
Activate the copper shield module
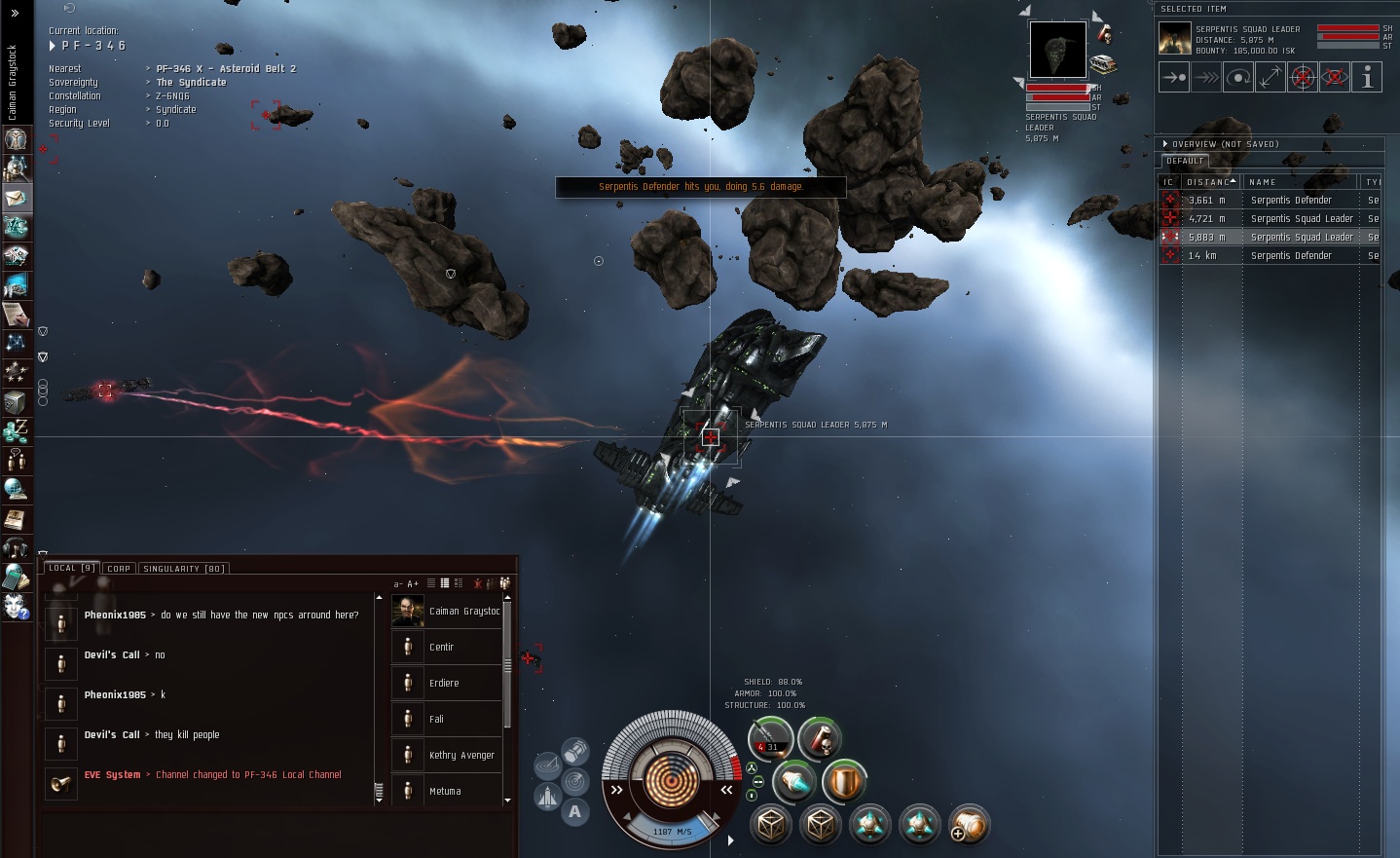(844, 781)
